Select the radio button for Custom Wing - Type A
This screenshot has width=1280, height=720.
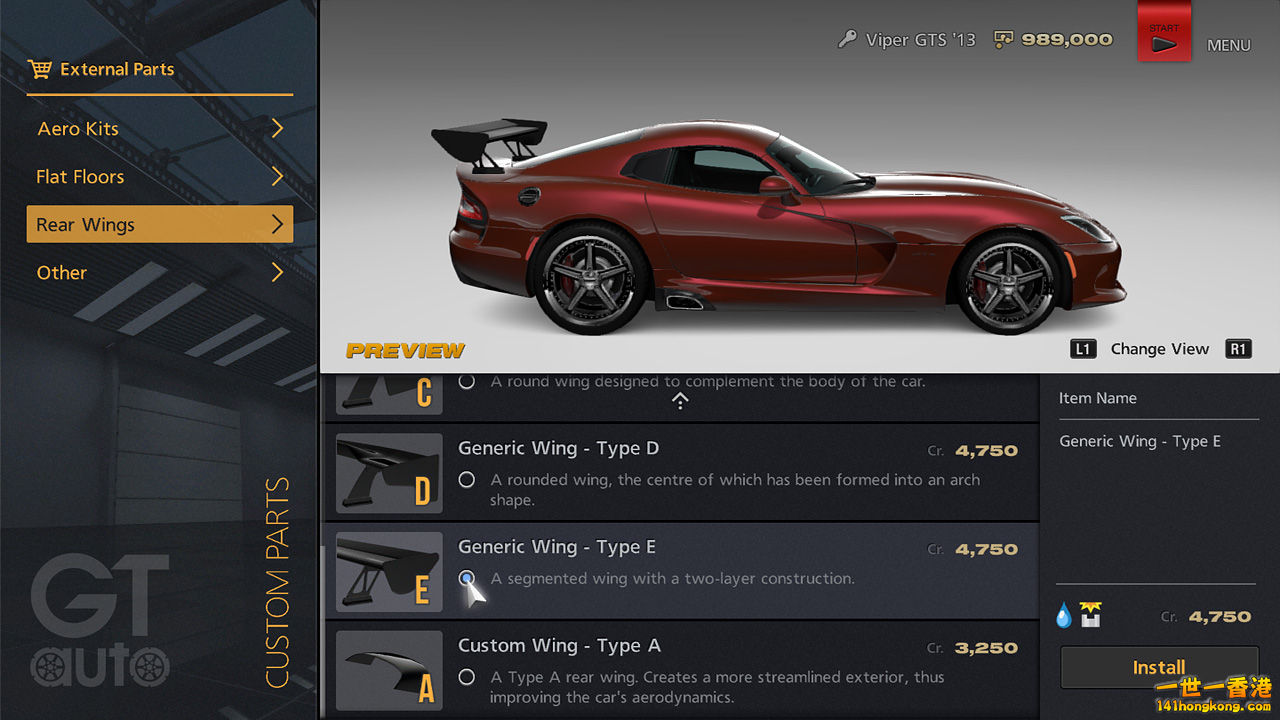[466, 677]
